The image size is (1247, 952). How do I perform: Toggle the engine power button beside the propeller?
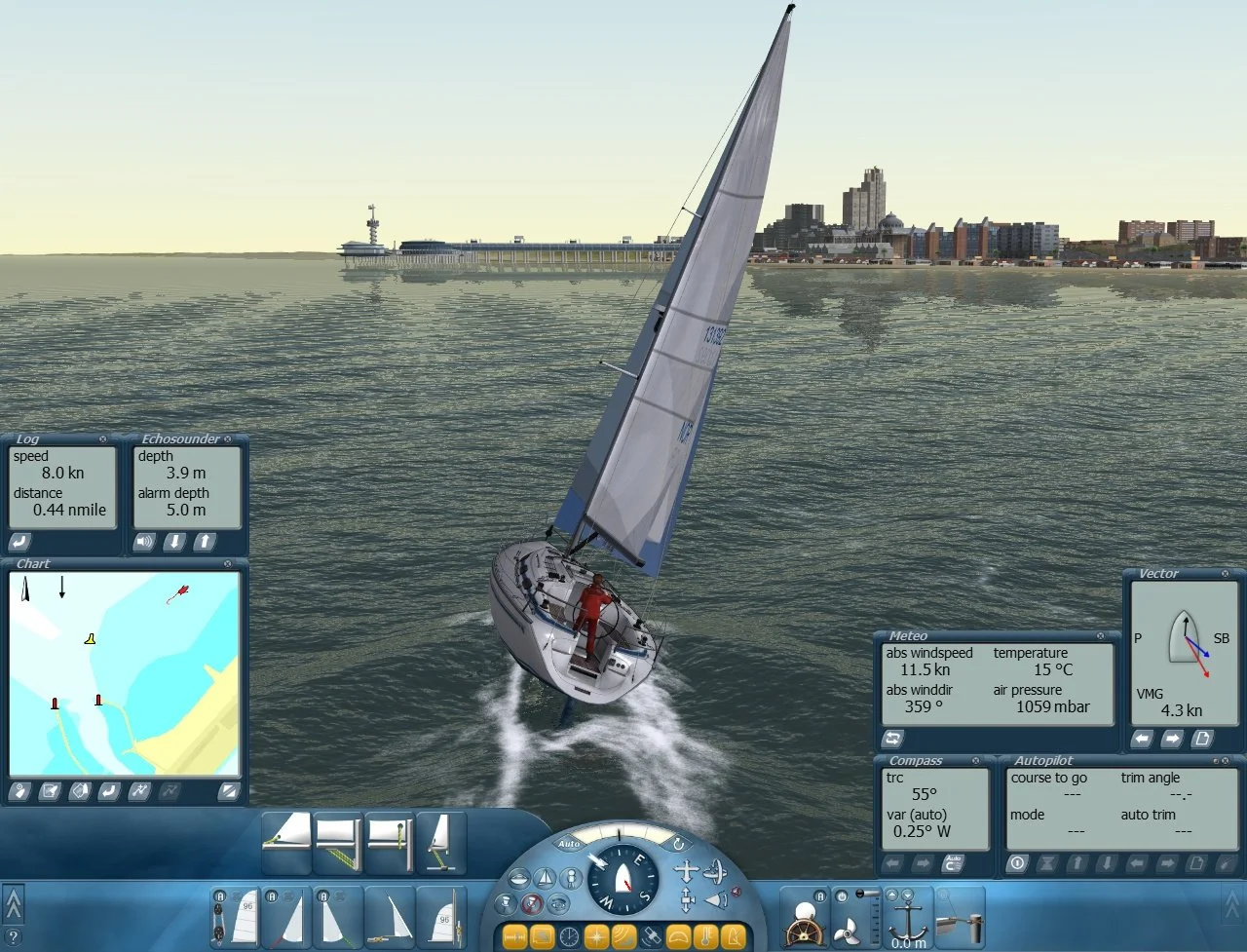(x=841, y=895)
